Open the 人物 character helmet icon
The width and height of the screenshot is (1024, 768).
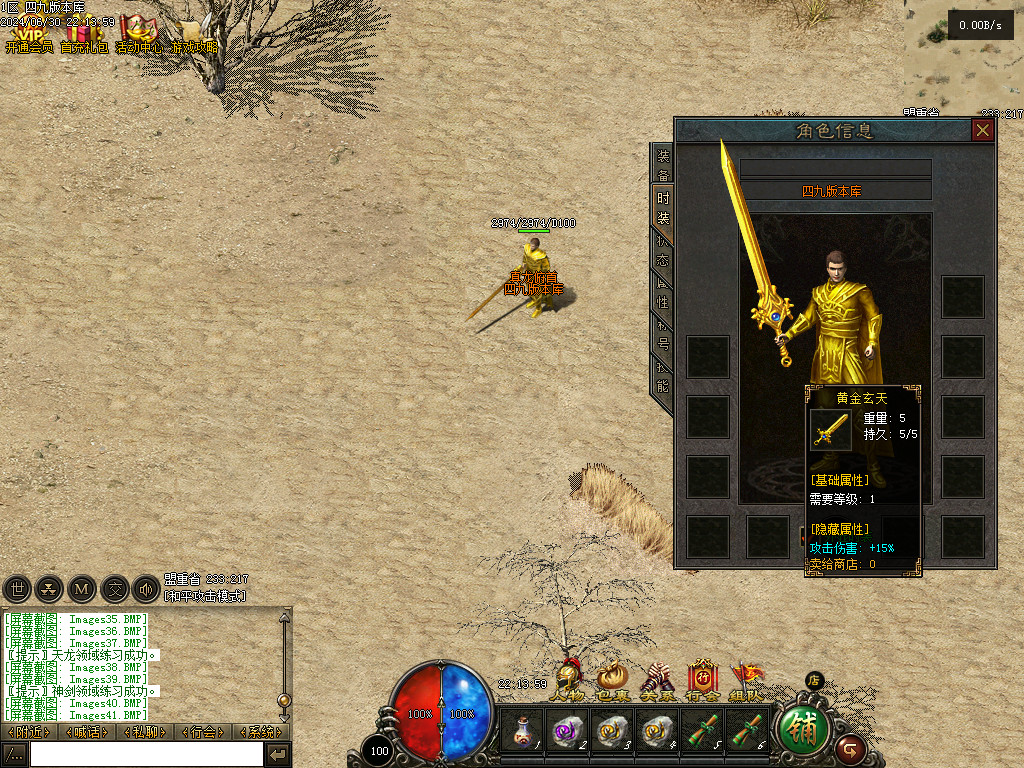coord(567,682)
